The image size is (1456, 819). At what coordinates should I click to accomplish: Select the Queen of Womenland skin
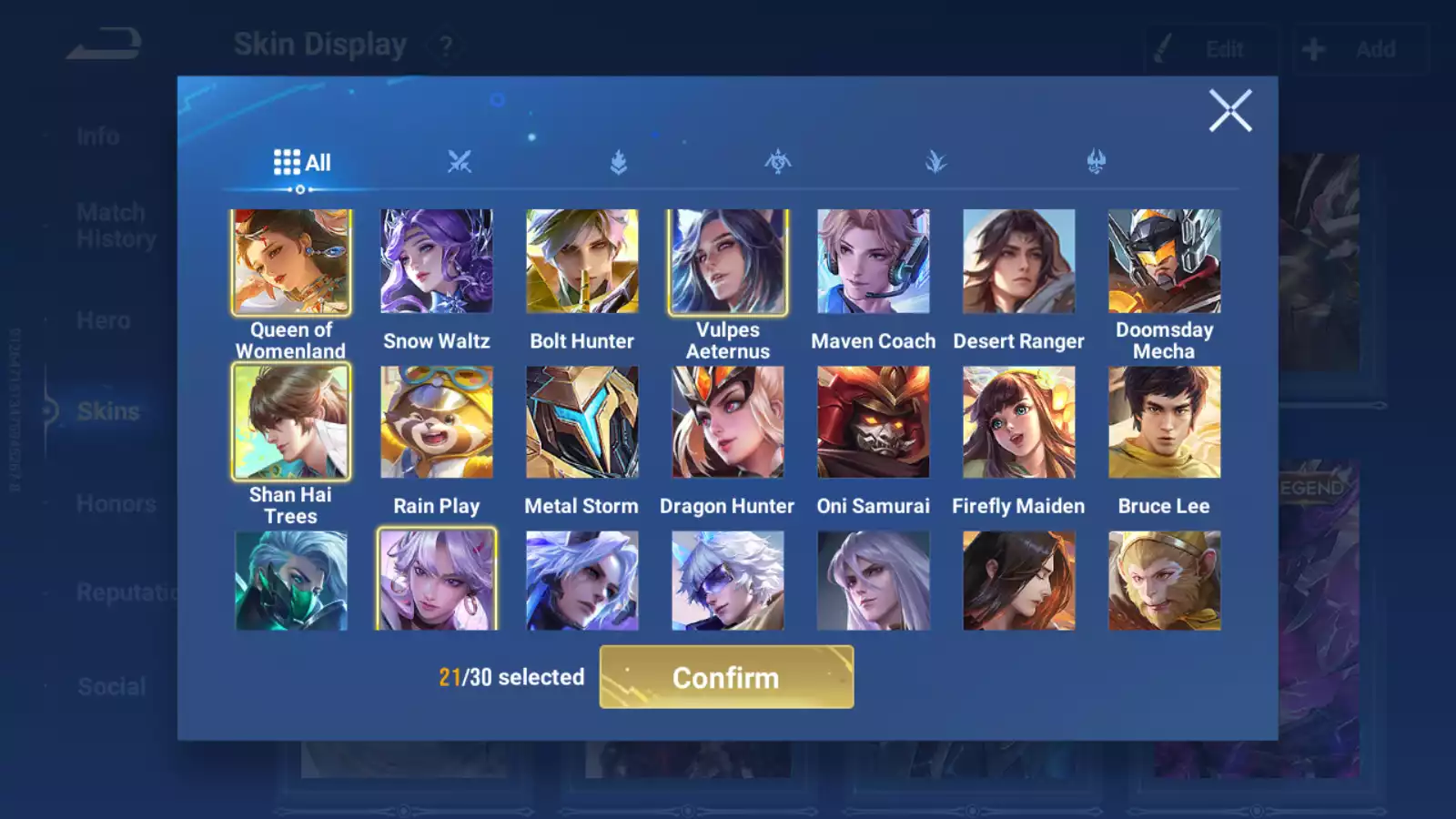(291, 262)
